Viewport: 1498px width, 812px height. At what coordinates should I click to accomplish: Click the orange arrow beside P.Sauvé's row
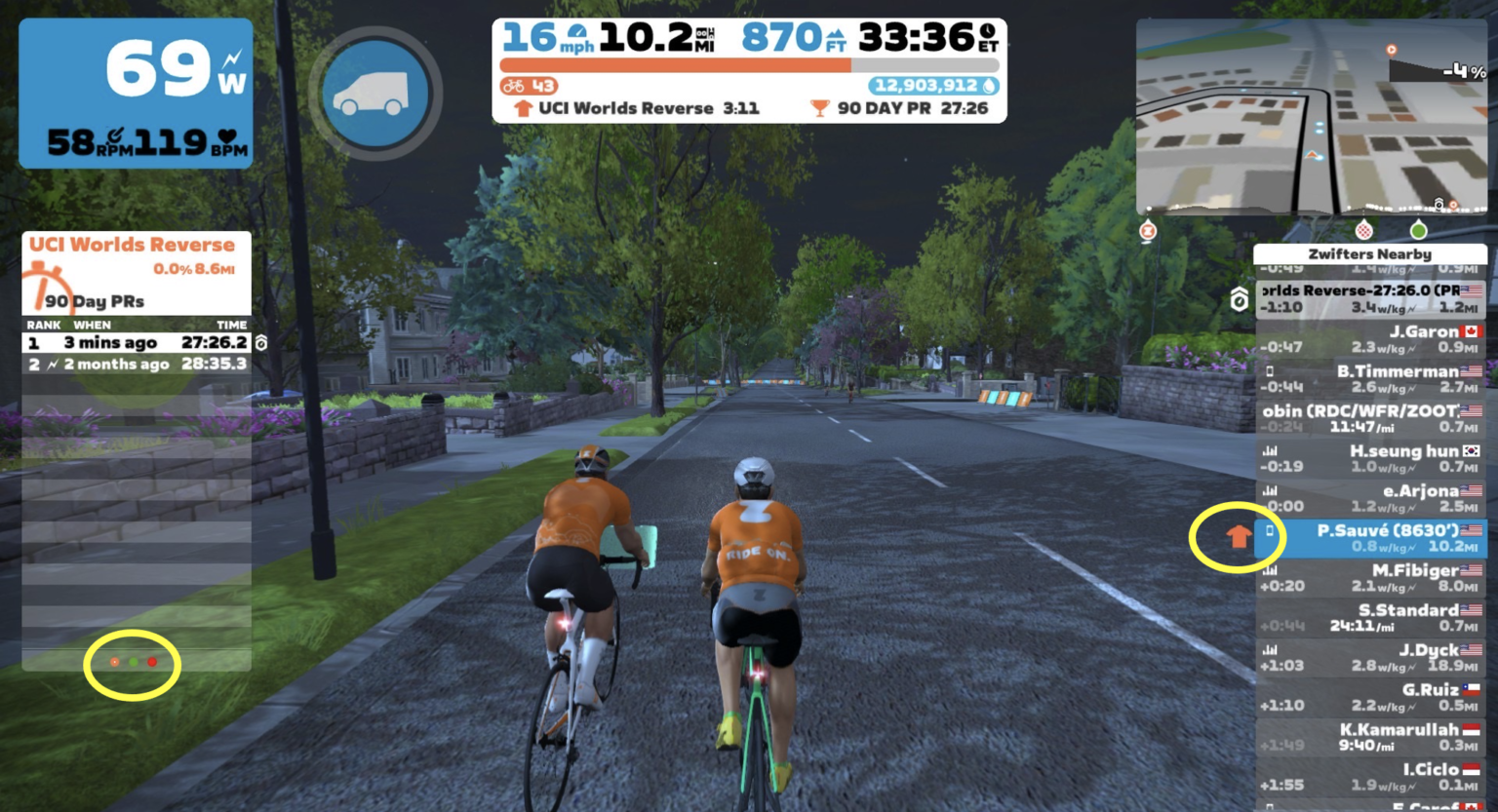pyautogui.click(x=1238, y=535)
